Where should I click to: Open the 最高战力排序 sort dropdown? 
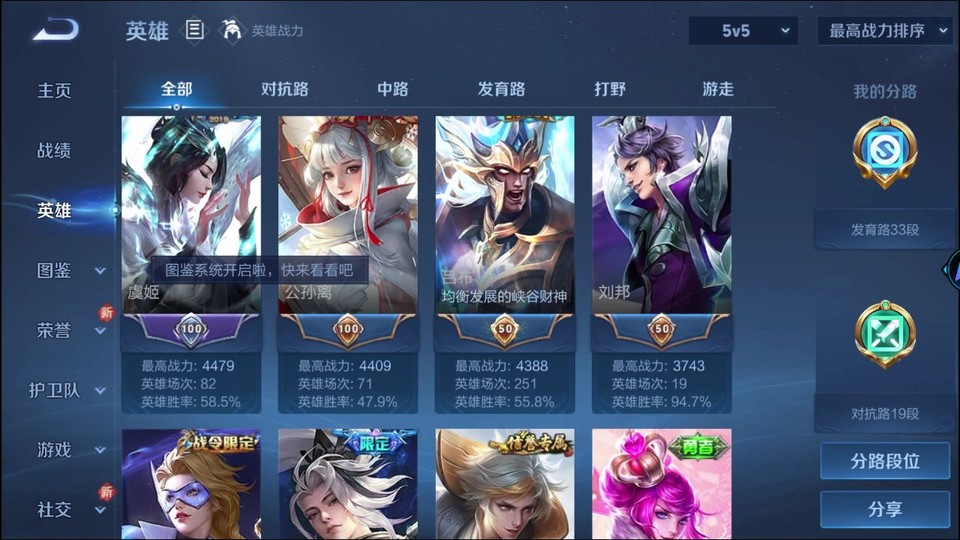pos(885,31)
